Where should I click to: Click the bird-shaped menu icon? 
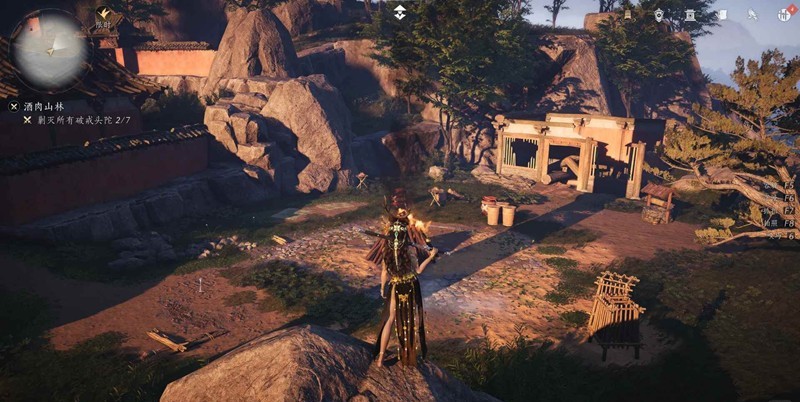[x=752, y=14]
